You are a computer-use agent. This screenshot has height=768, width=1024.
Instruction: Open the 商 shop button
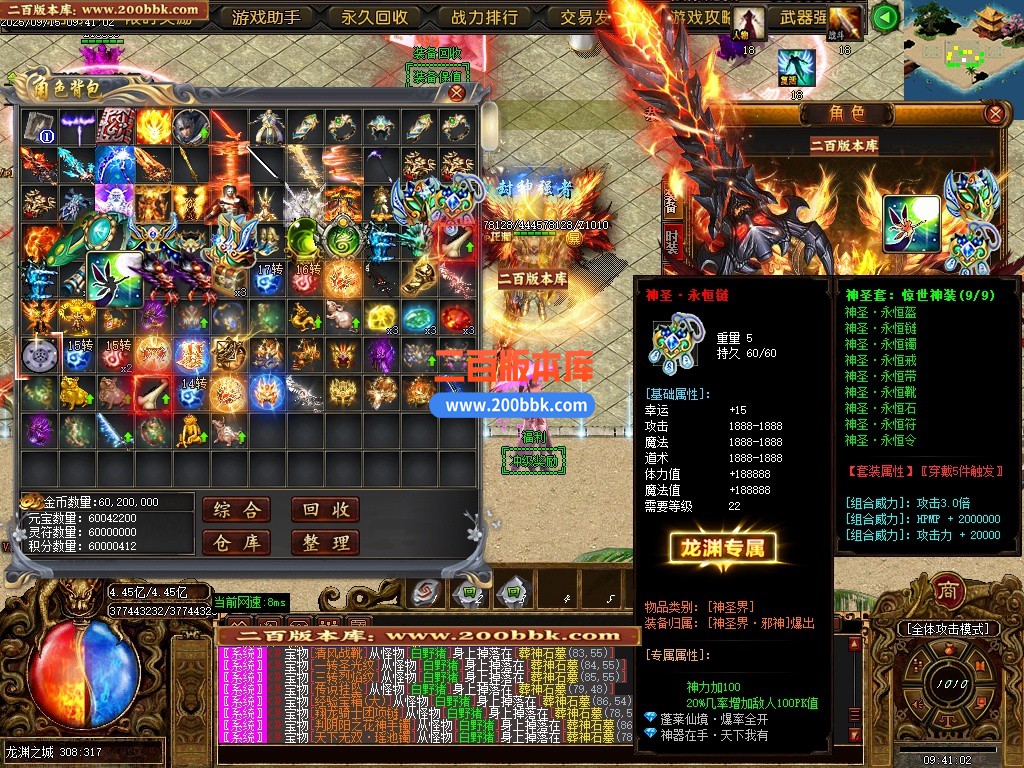(x=947, y=591)
